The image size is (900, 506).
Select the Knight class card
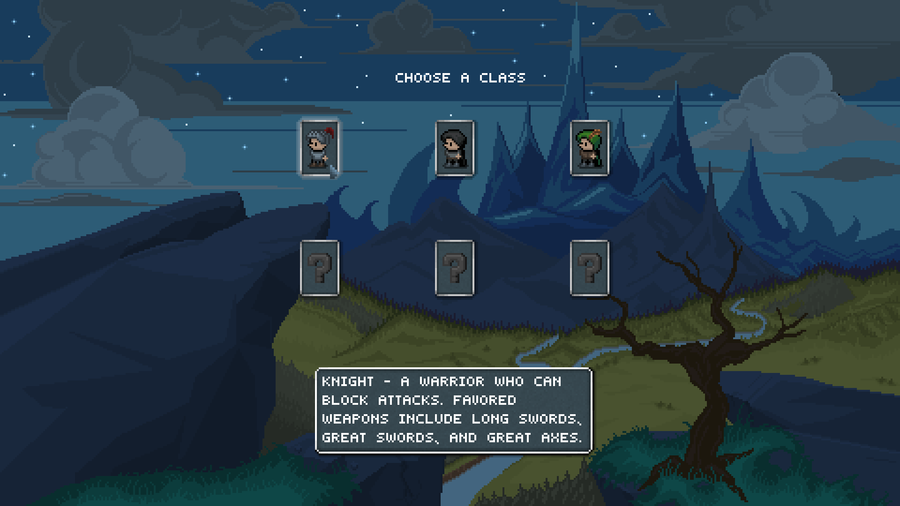pos(319,148)
